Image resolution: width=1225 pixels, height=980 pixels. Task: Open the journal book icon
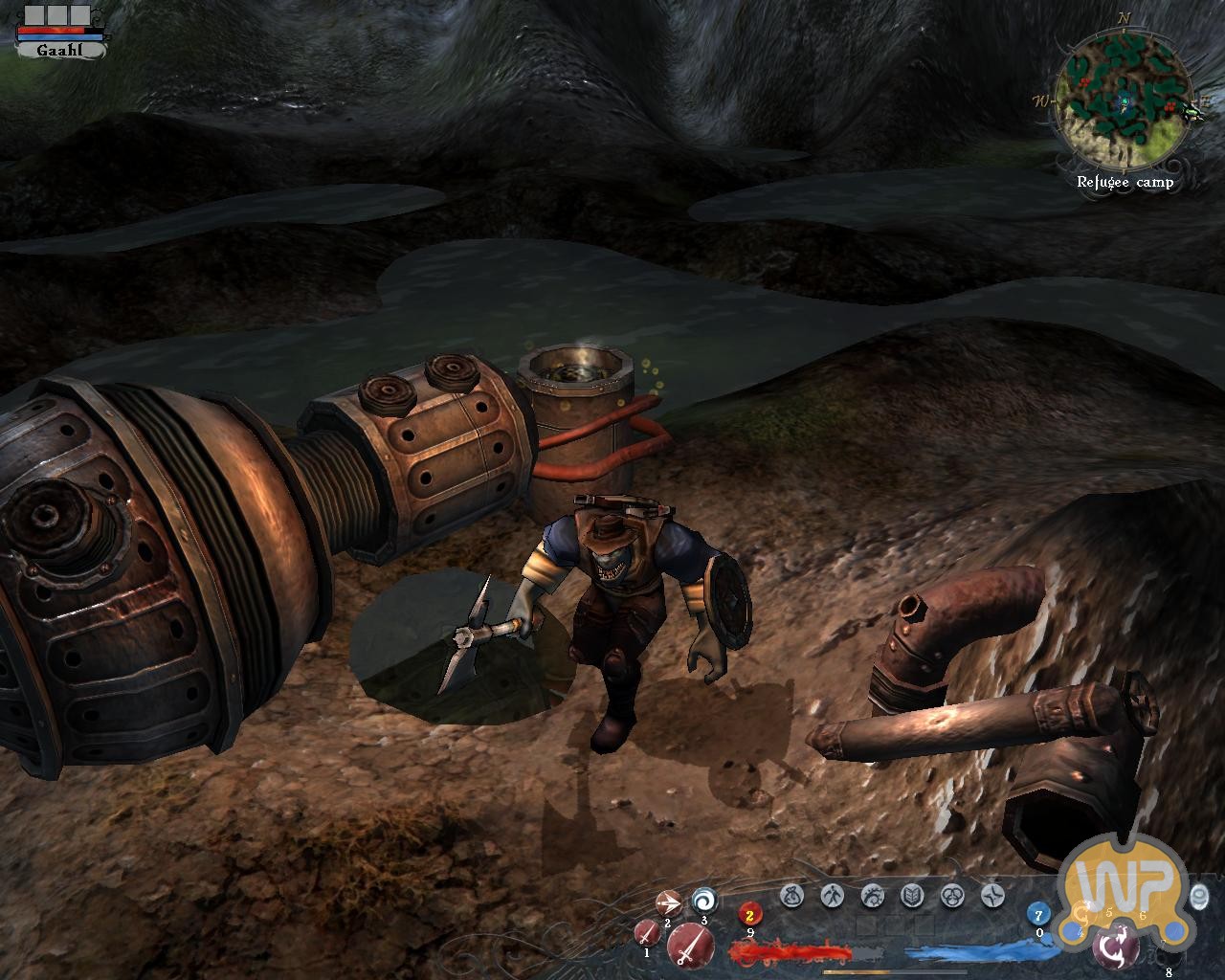[x=912, y=896]
